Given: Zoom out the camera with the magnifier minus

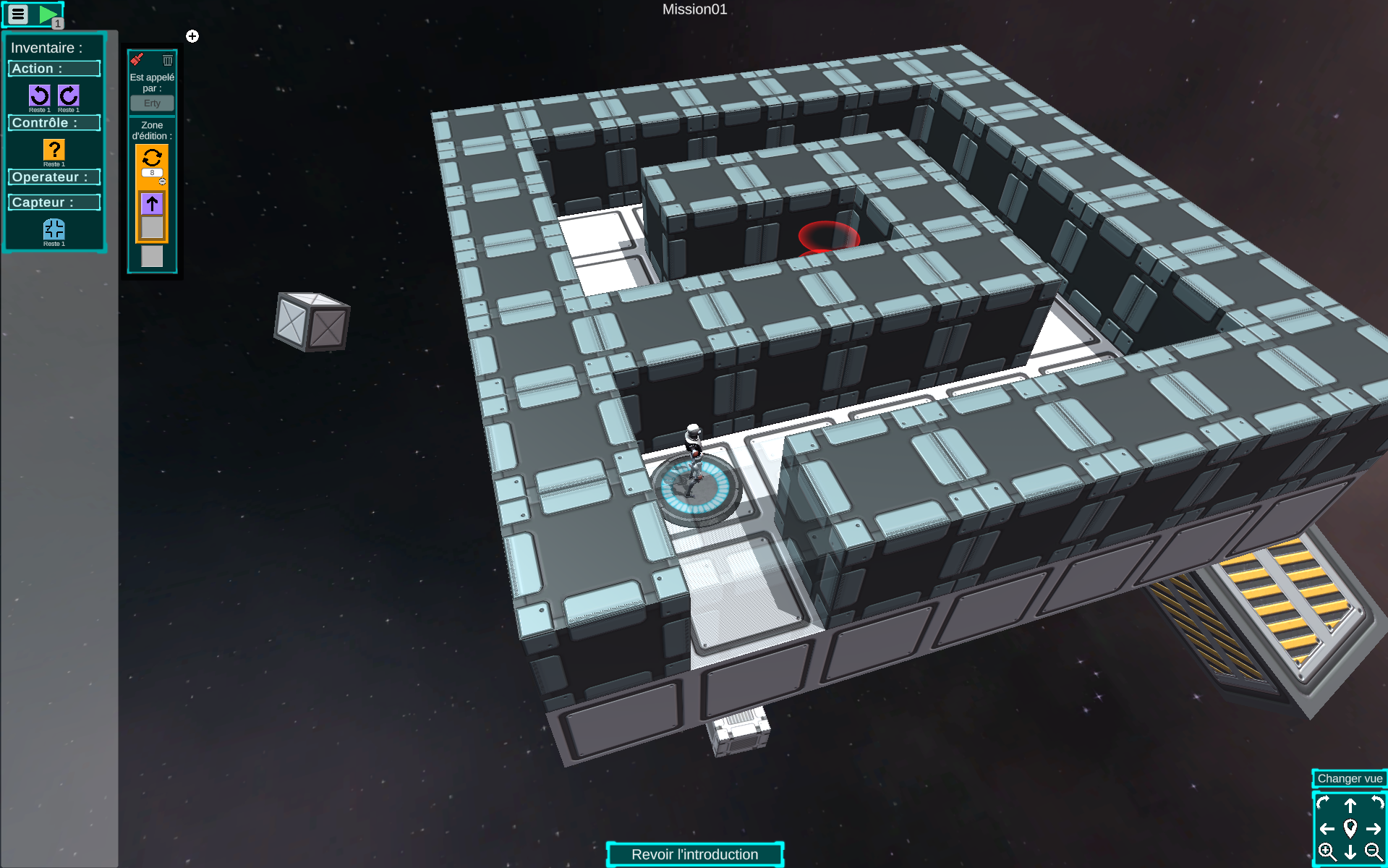Looking at the screenshot, I should pyautogui.click(x=1374, y=851).
